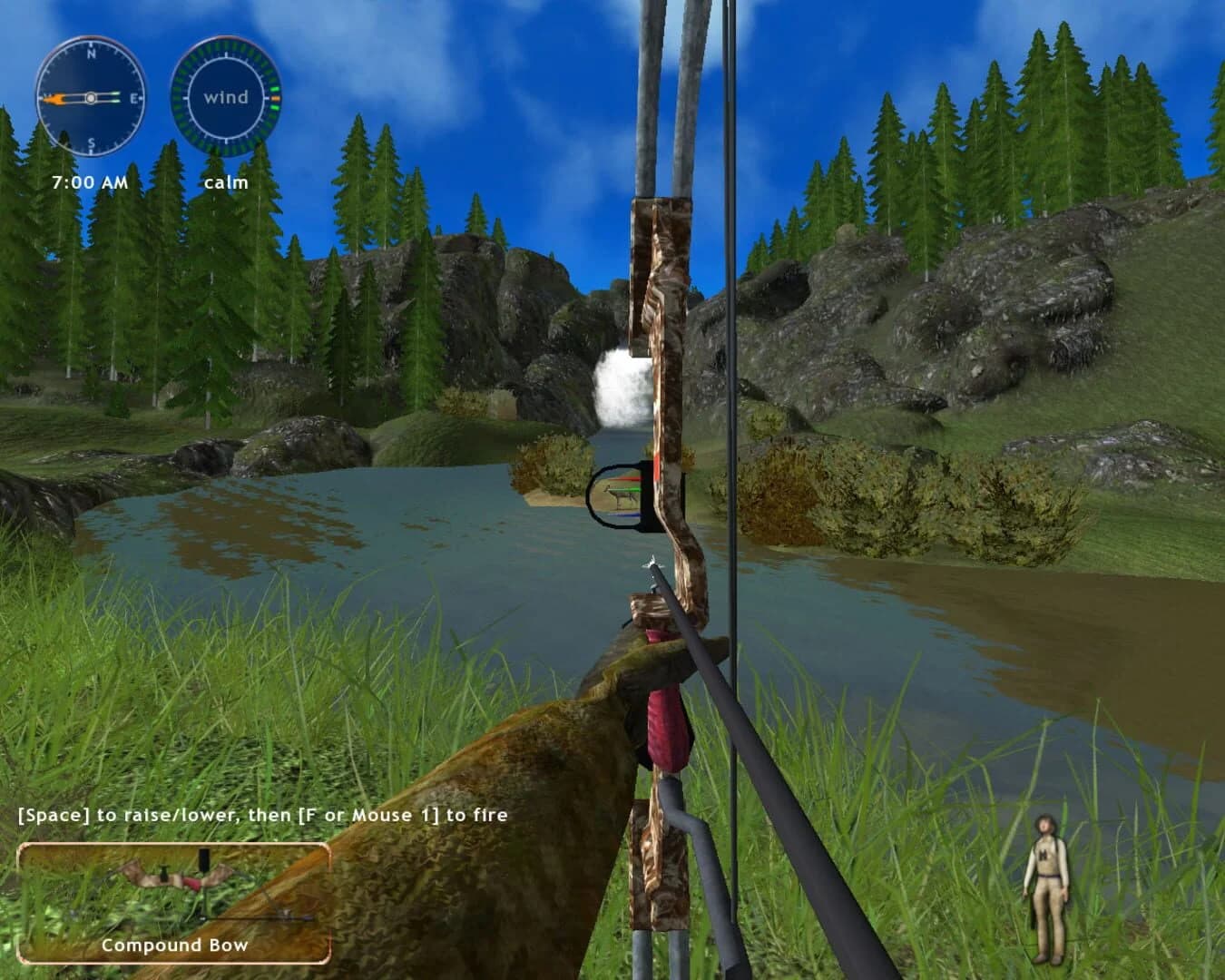Image resolution: width=1225 pixels, height=980 pixels.
Task: Click the arrow tip resting on the bow
Action: click(652, 559)
